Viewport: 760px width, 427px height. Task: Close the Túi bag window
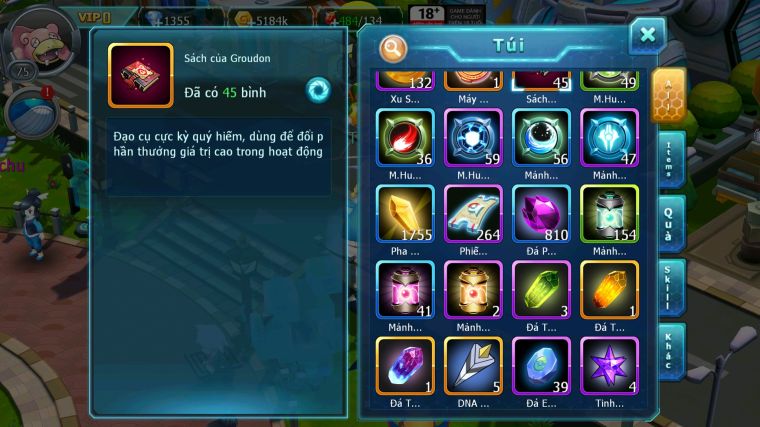point(647,36)
